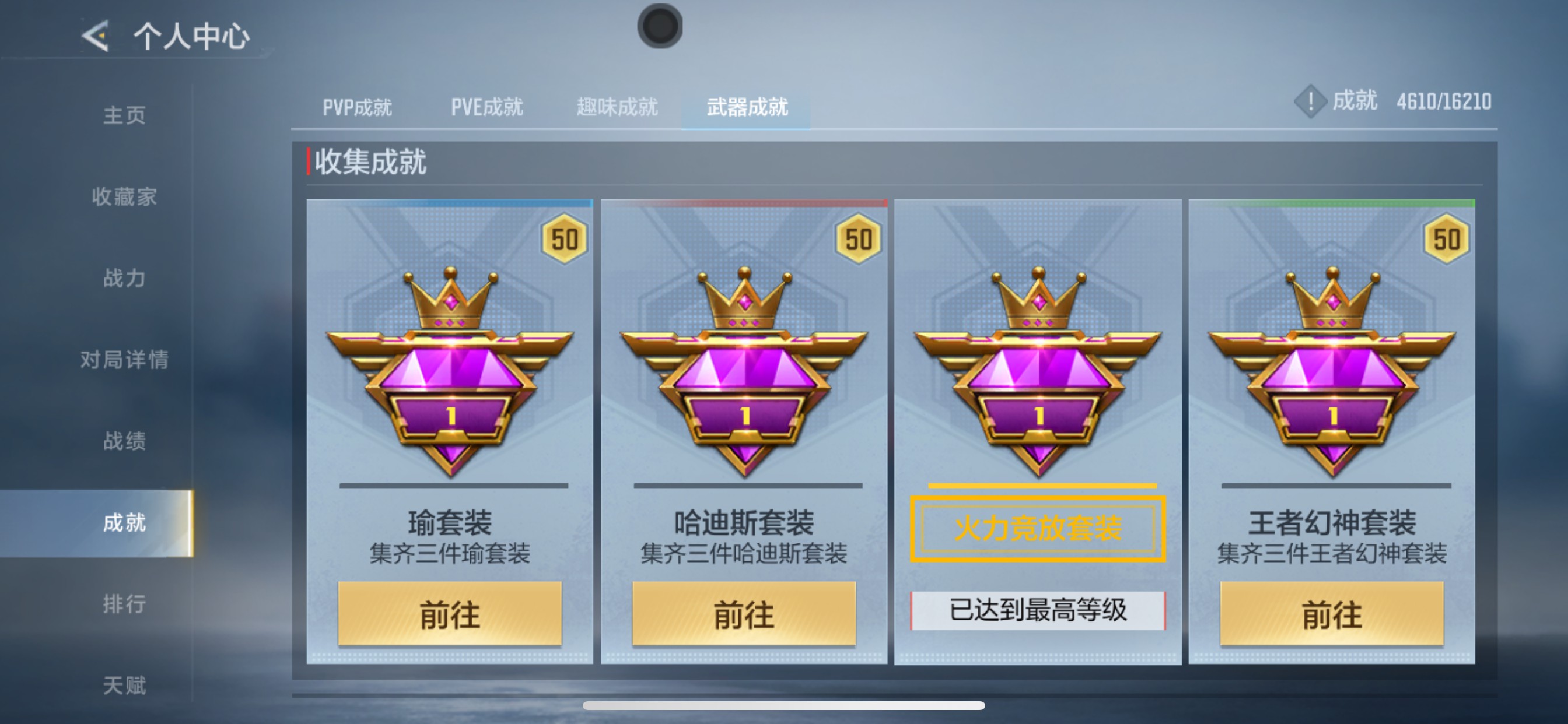This screenshot has height=724, width=1568.
Task: Open the 排行 sidebar entry
Action: pyautogui.click(x=125, y=604)
